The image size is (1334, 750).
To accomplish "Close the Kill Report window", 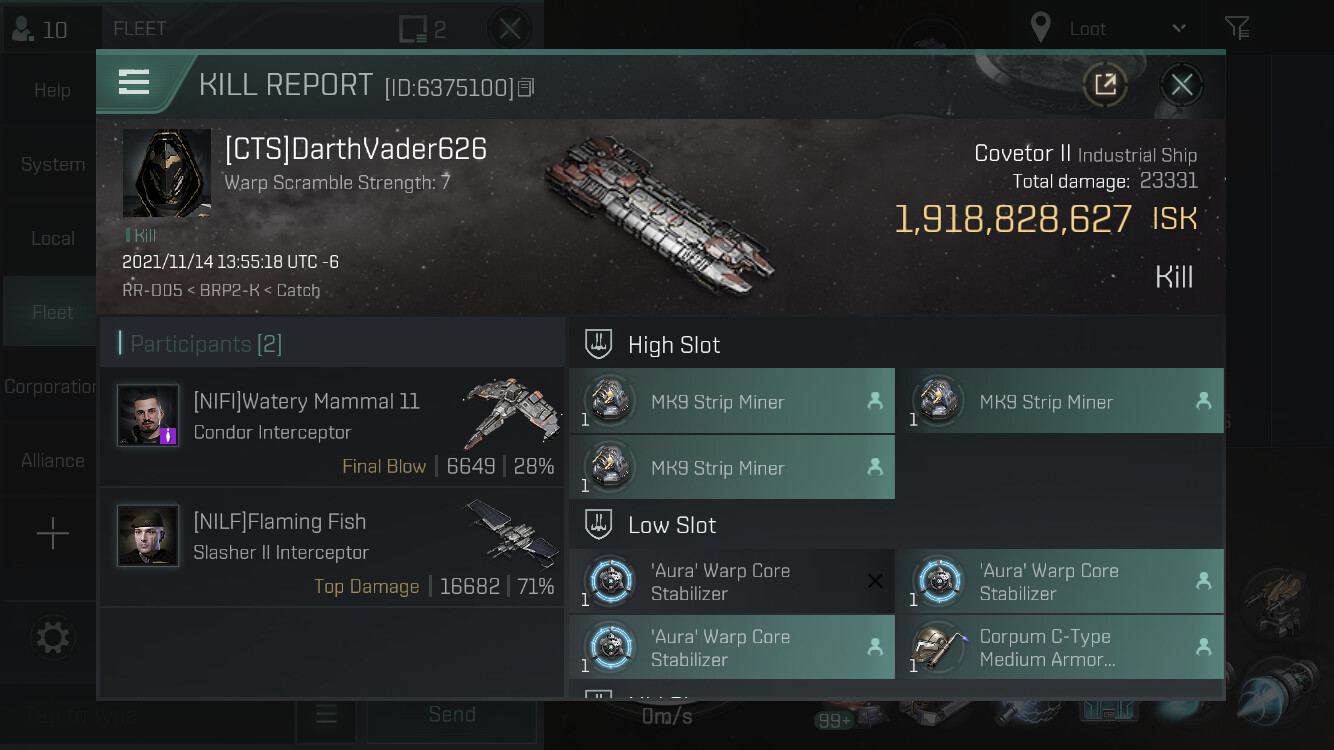I will click(x=1181, y=85).
